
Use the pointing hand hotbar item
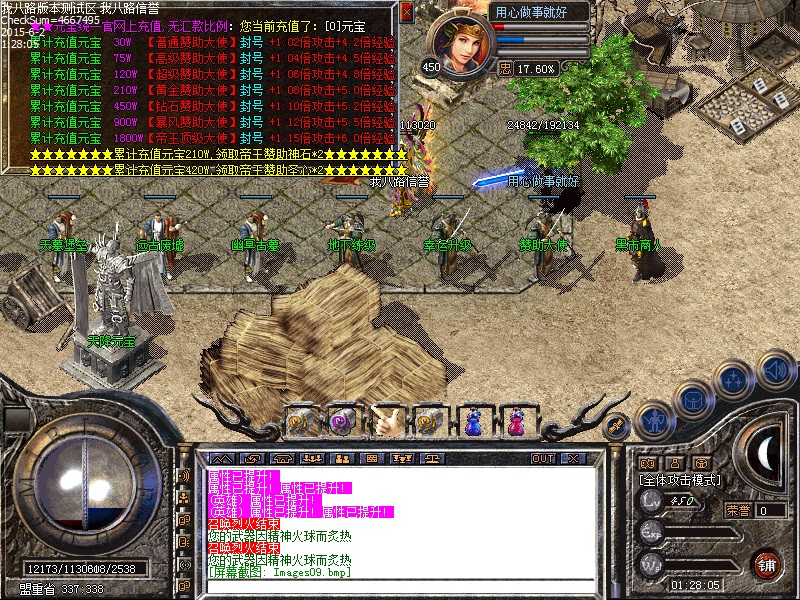click(x=386, y=420)
